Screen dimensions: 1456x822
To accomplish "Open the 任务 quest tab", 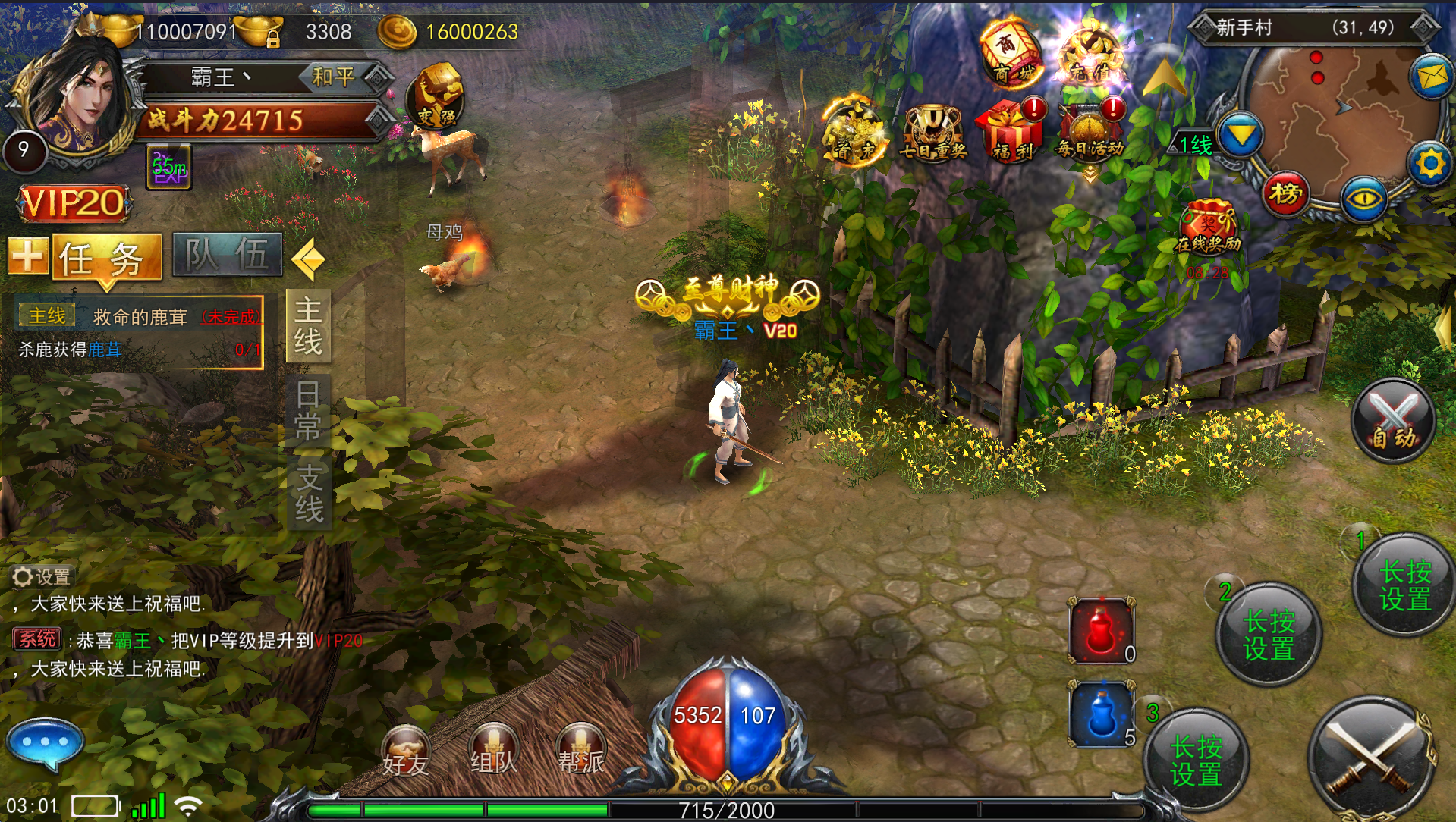I will tap(106, 257).
